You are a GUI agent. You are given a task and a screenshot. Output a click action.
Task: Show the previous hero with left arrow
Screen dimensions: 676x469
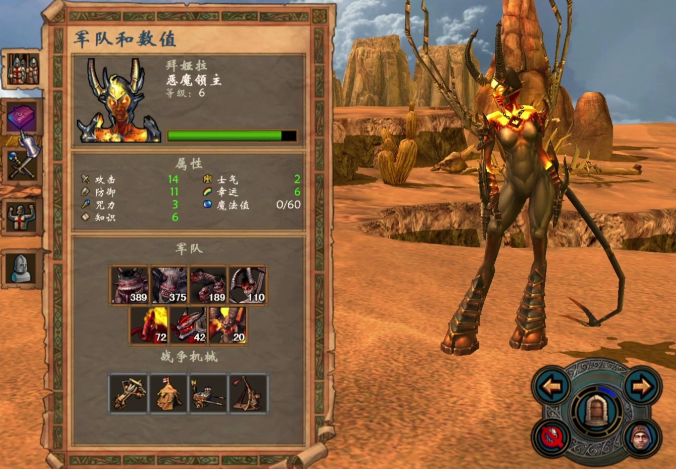(550, 385)
